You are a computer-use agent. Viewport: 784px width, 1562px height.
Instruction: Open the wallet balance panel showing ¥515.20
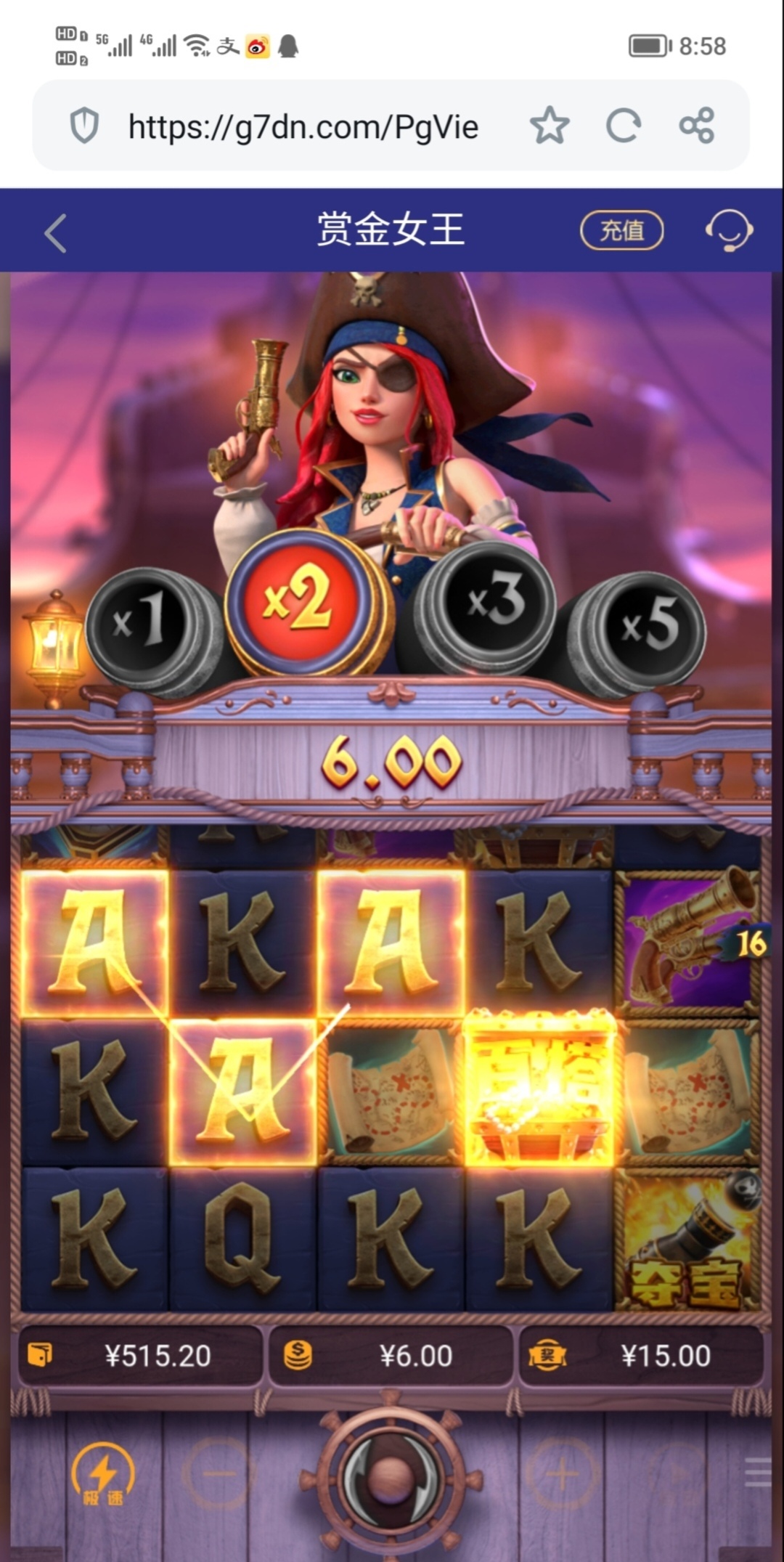(140, 1356)
